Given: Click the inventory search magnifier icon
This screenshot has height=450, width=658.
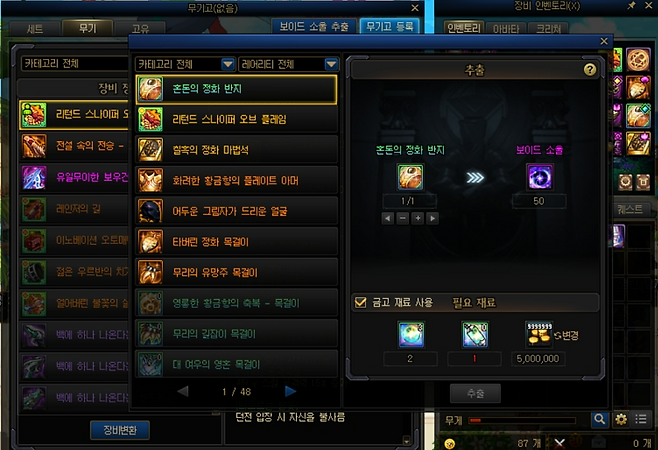Looking at the screenshot, I should tap(600, 419).
